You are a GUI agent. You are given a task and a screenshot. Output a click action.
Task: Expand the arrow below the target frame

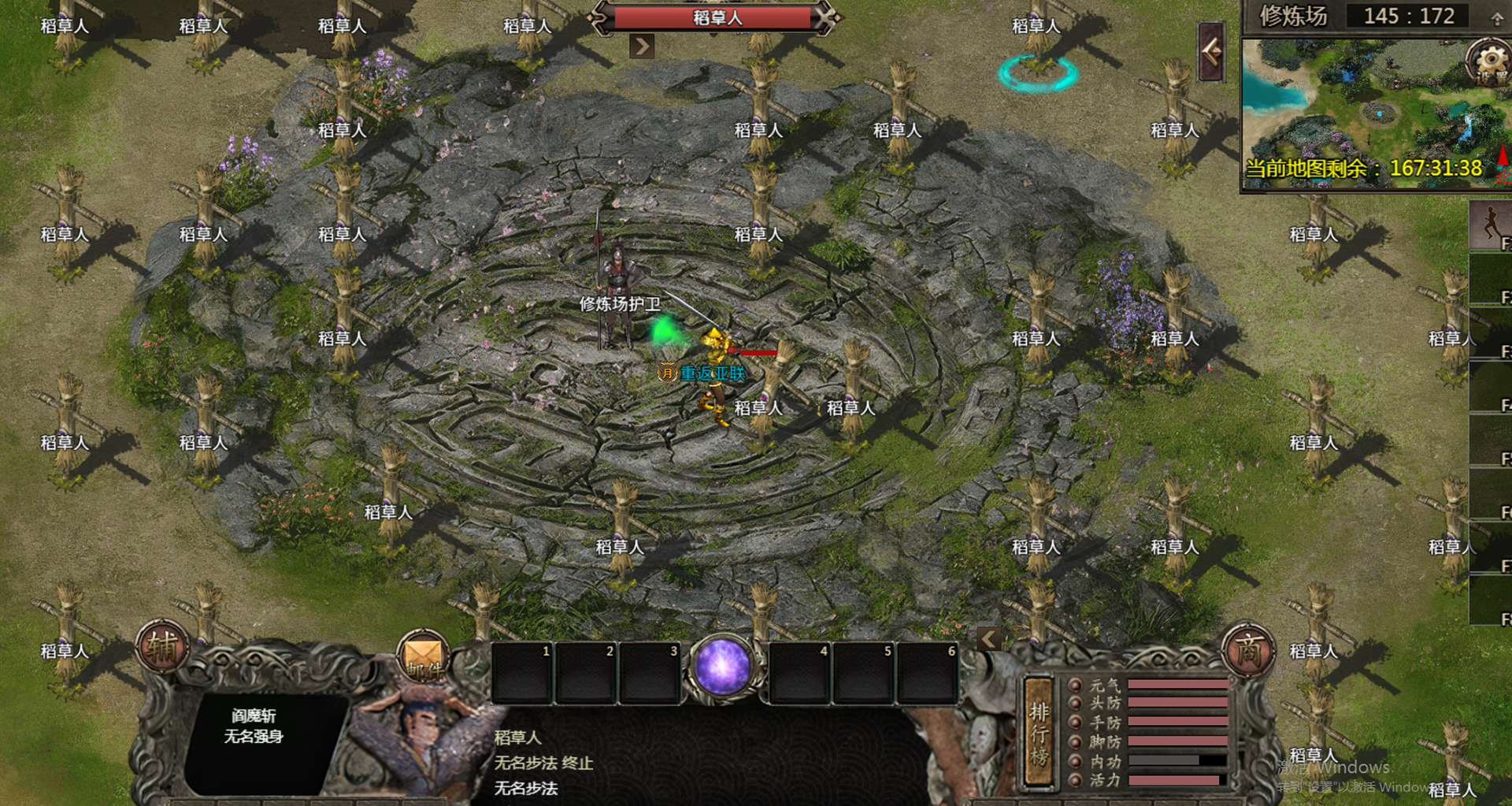pyautogui.click(x=642, y=46)
